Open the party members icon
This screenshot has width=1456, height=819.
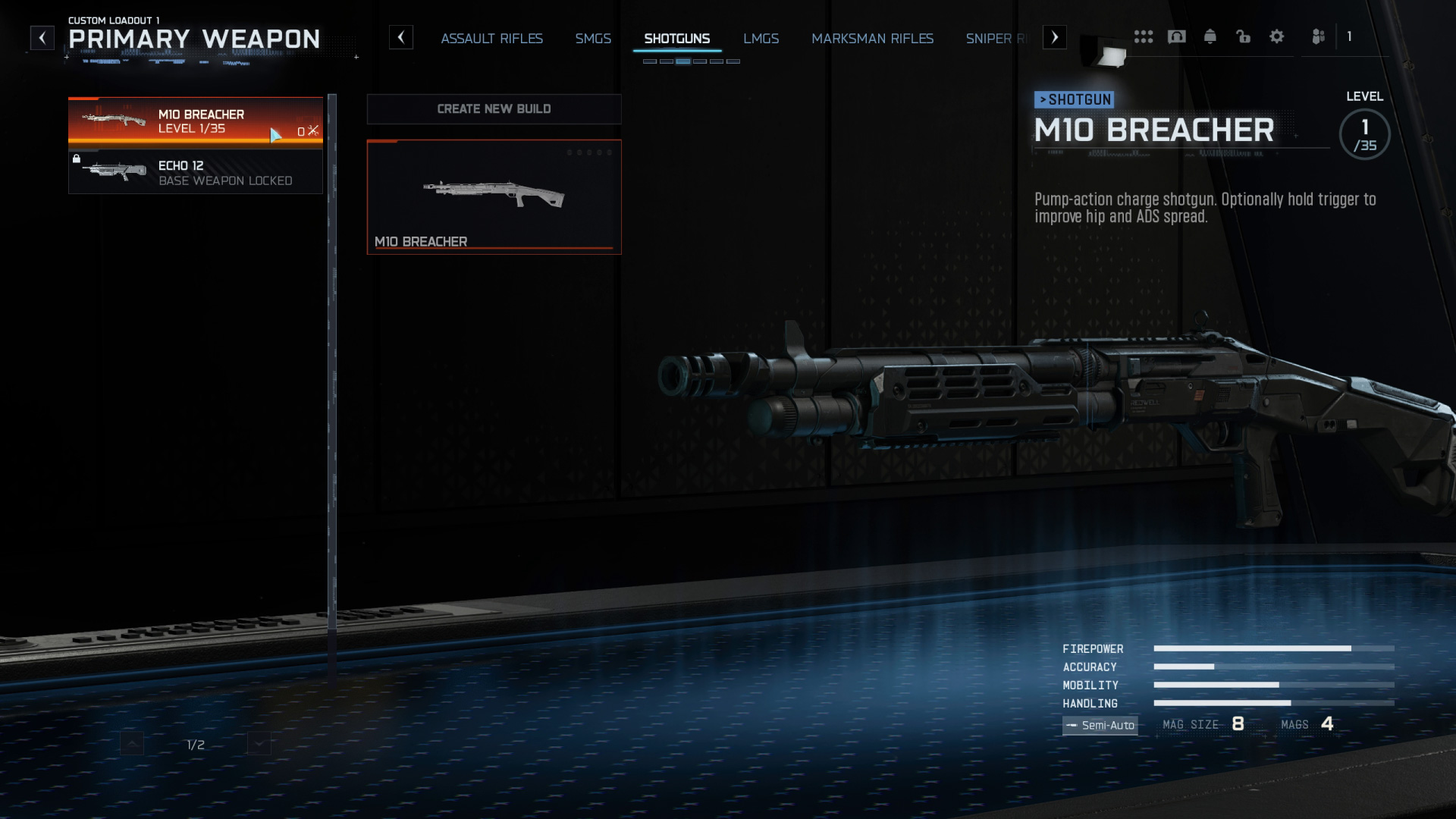click(x=1318, y=36)
